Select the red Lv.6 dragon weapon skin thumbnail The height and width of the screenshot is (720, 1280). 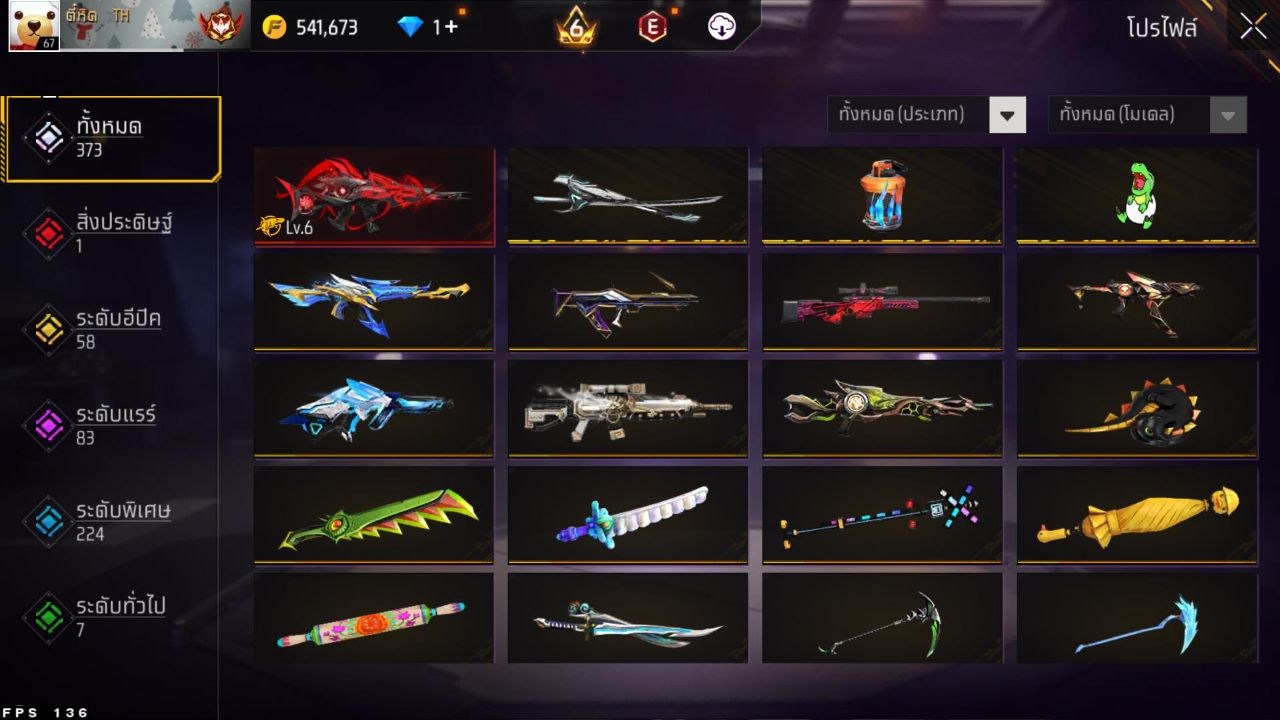click(374, 196)
